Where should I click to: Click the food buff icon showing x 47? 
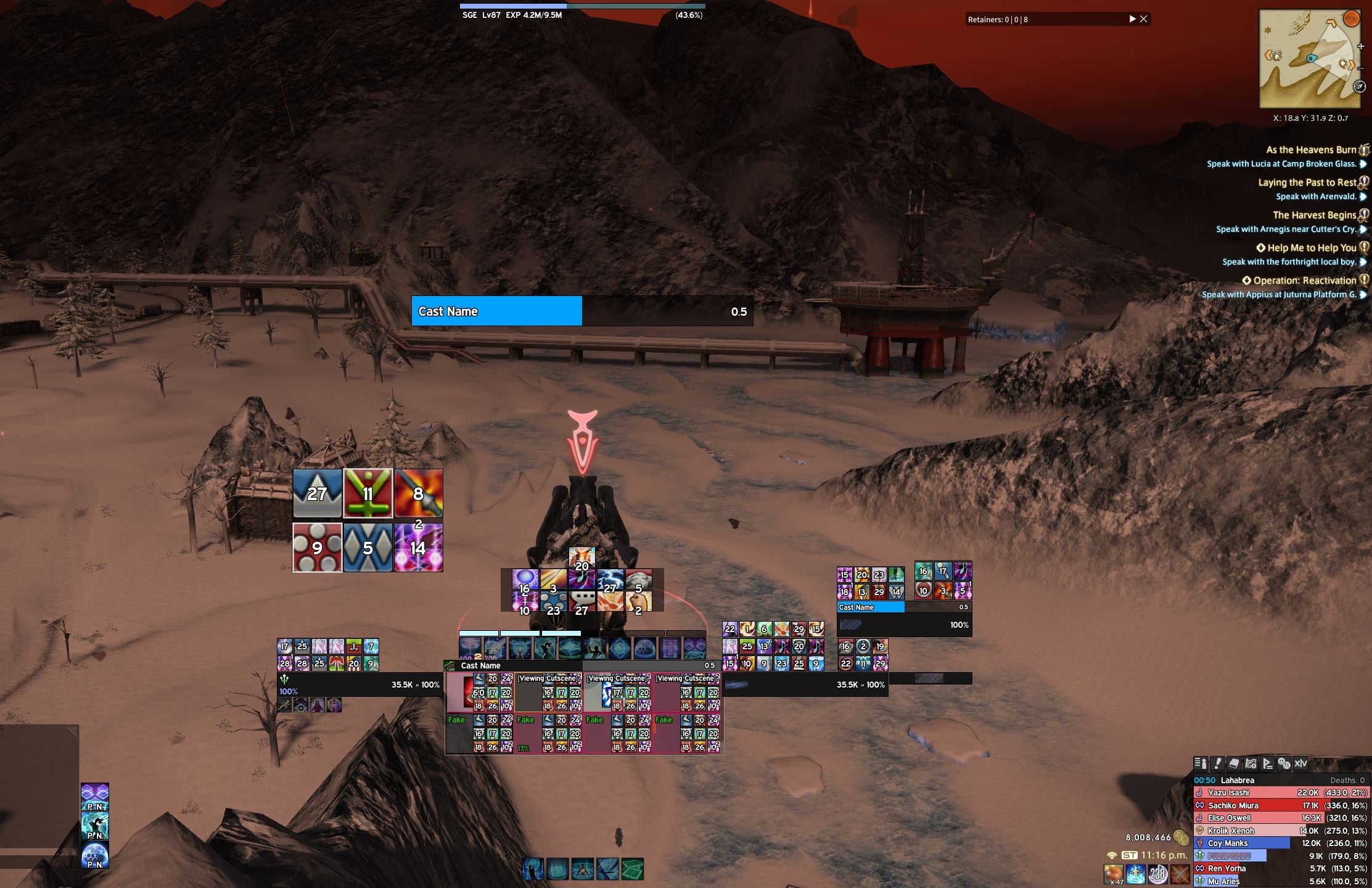[x=1113, y=873]
